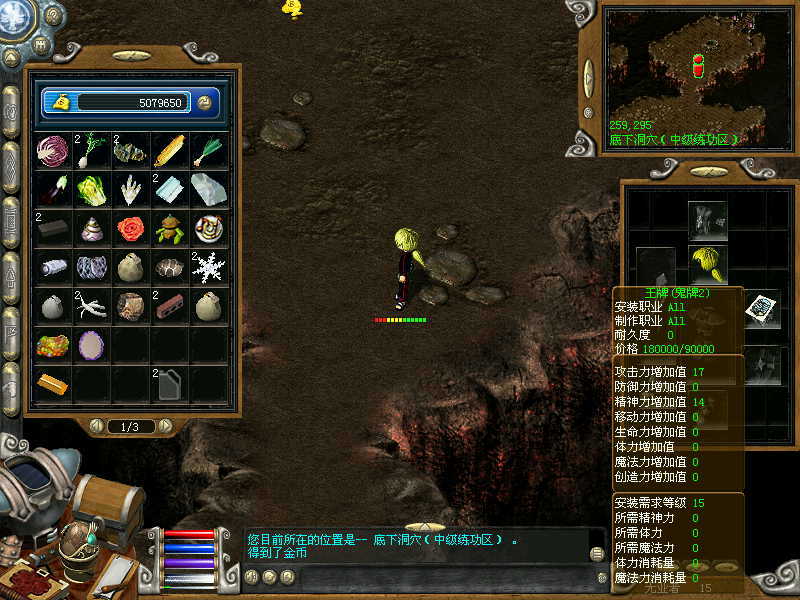Screen dimensions: 800x600
Task: Click the round button beside gold amount
Action: pos(205,102)
